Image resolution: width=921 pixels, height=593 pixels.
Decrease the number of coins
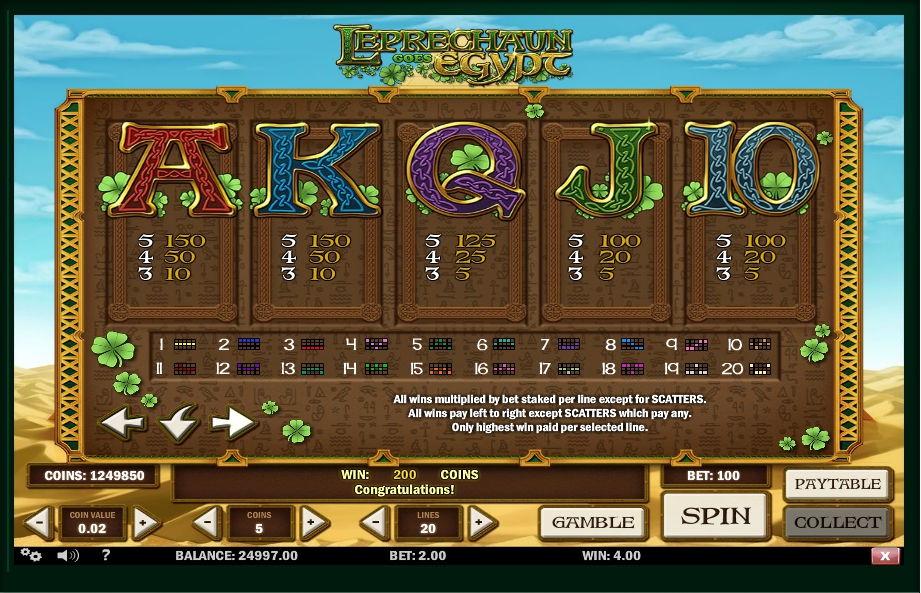click(206, 522)
